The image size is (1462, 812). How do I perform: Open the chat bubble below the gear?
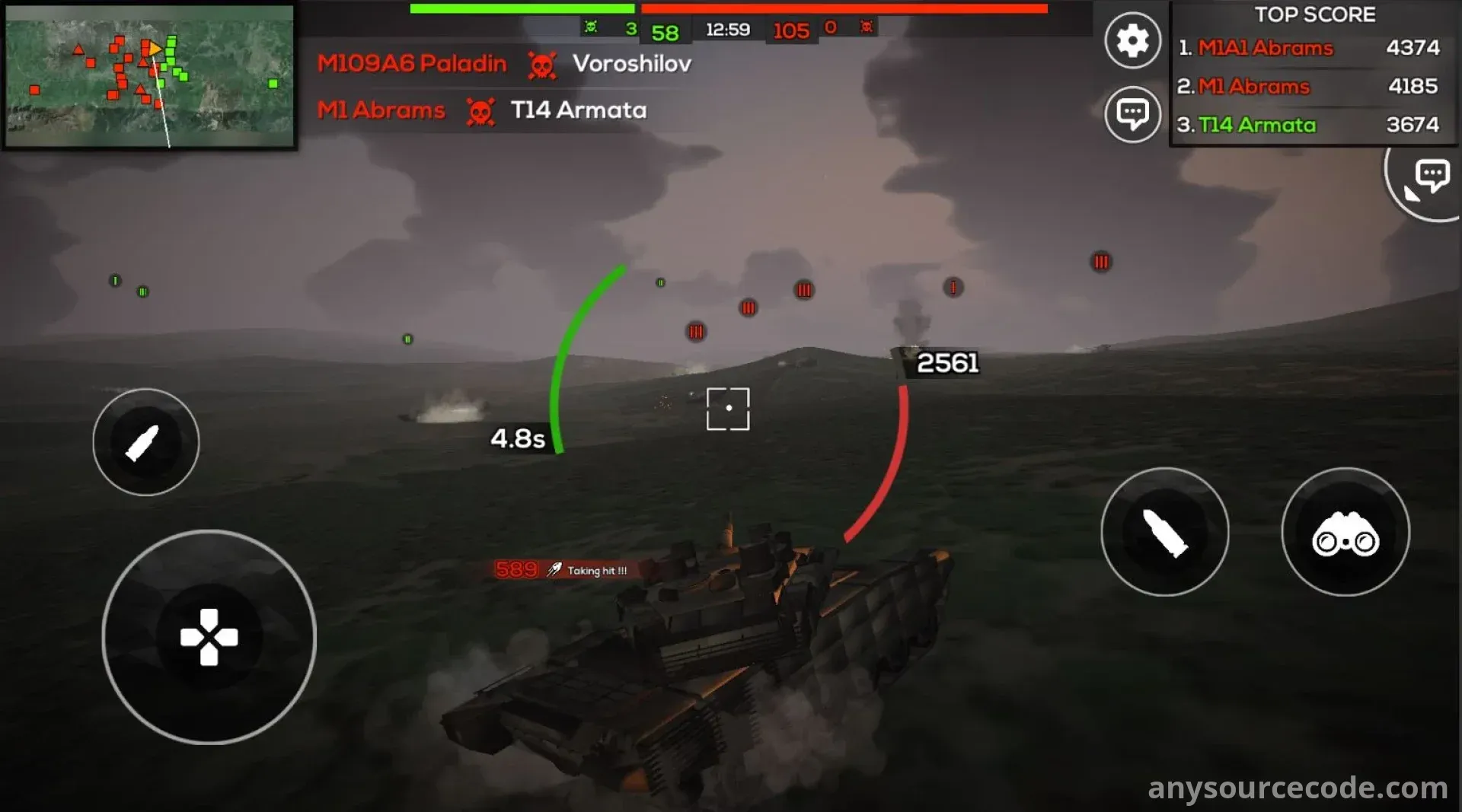(1132, 114)
